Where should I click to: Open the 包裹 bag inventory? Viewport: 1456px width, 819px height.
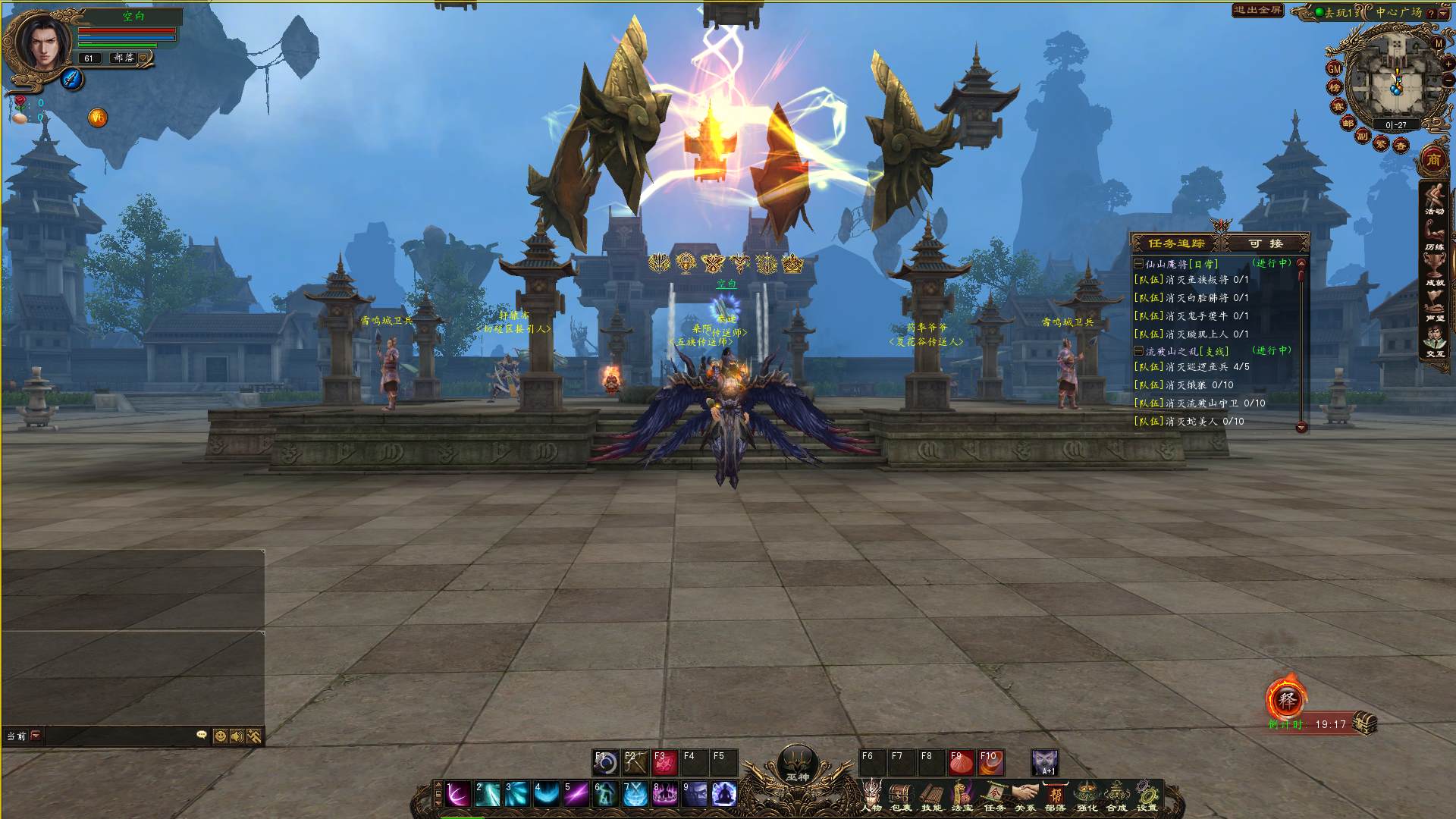coord(901,796)
